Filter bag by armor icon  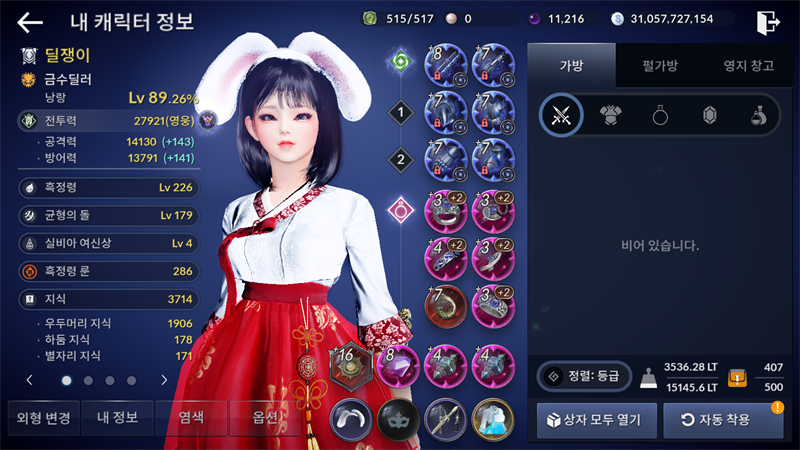pyautogui.click(x=612, y=116)
